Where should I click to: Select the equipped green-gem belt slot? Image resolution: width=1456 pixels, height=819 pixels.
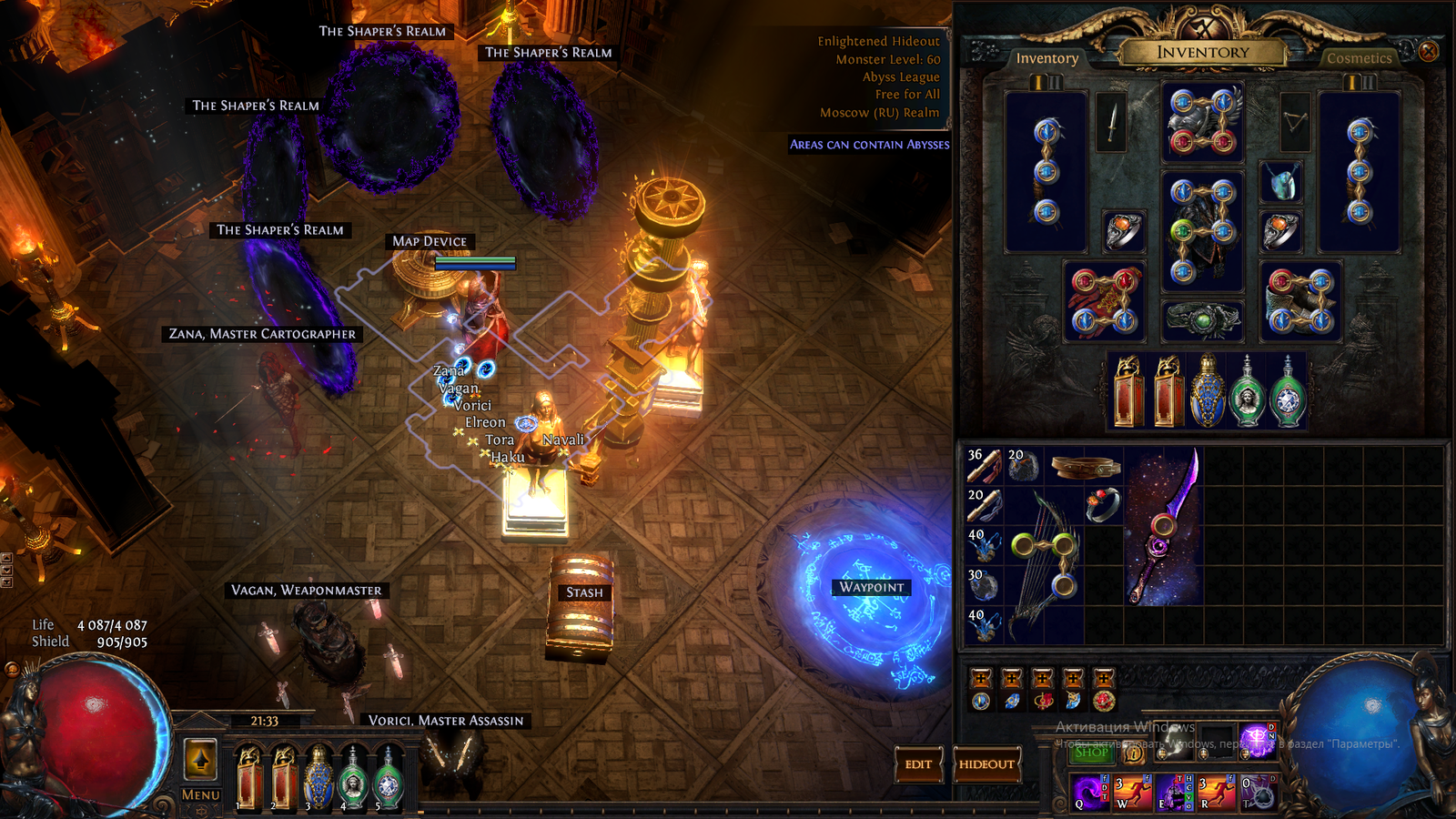point(1202,319)
